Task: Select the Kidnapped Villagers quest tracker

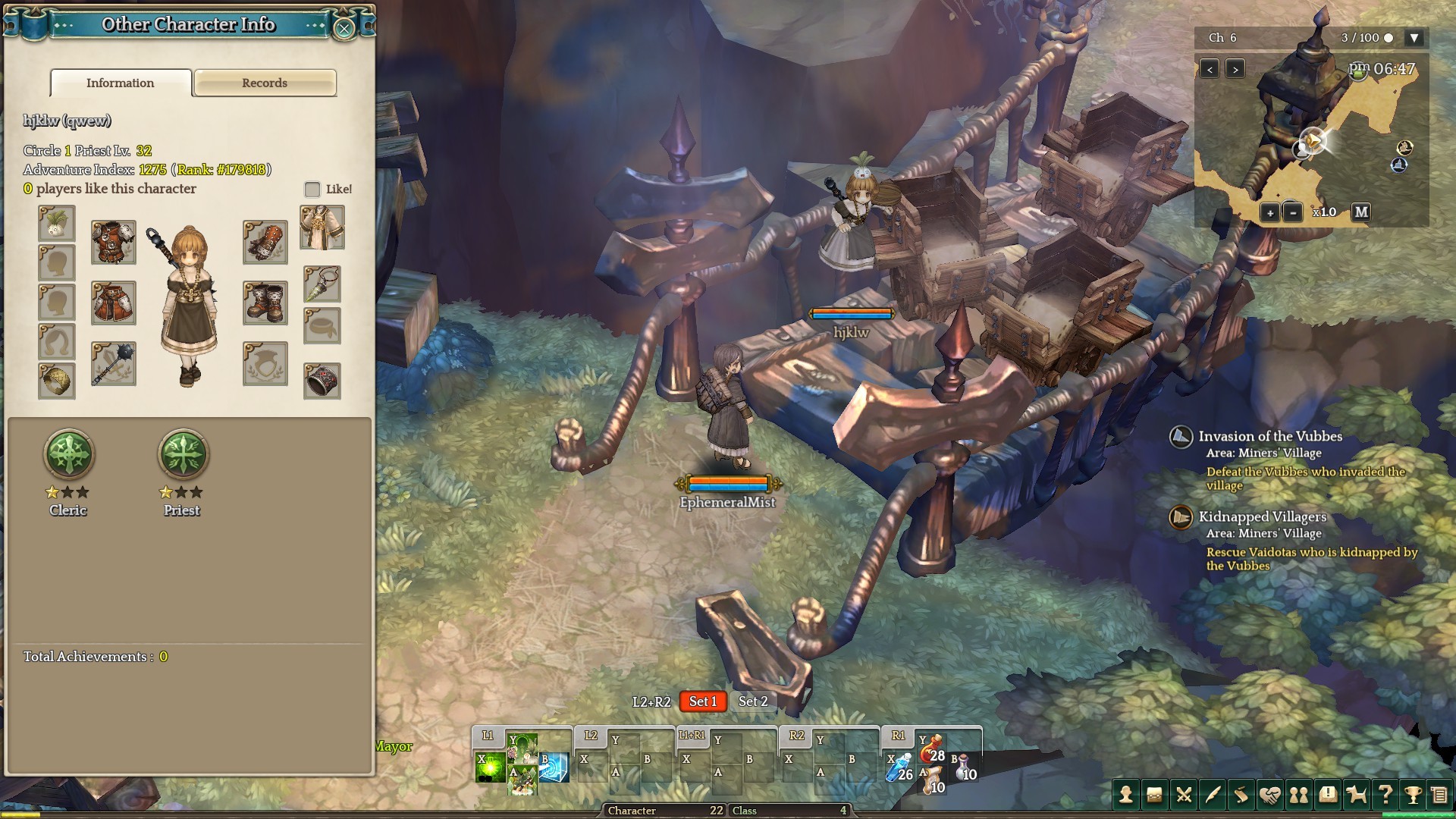Action: [1262, 517]
